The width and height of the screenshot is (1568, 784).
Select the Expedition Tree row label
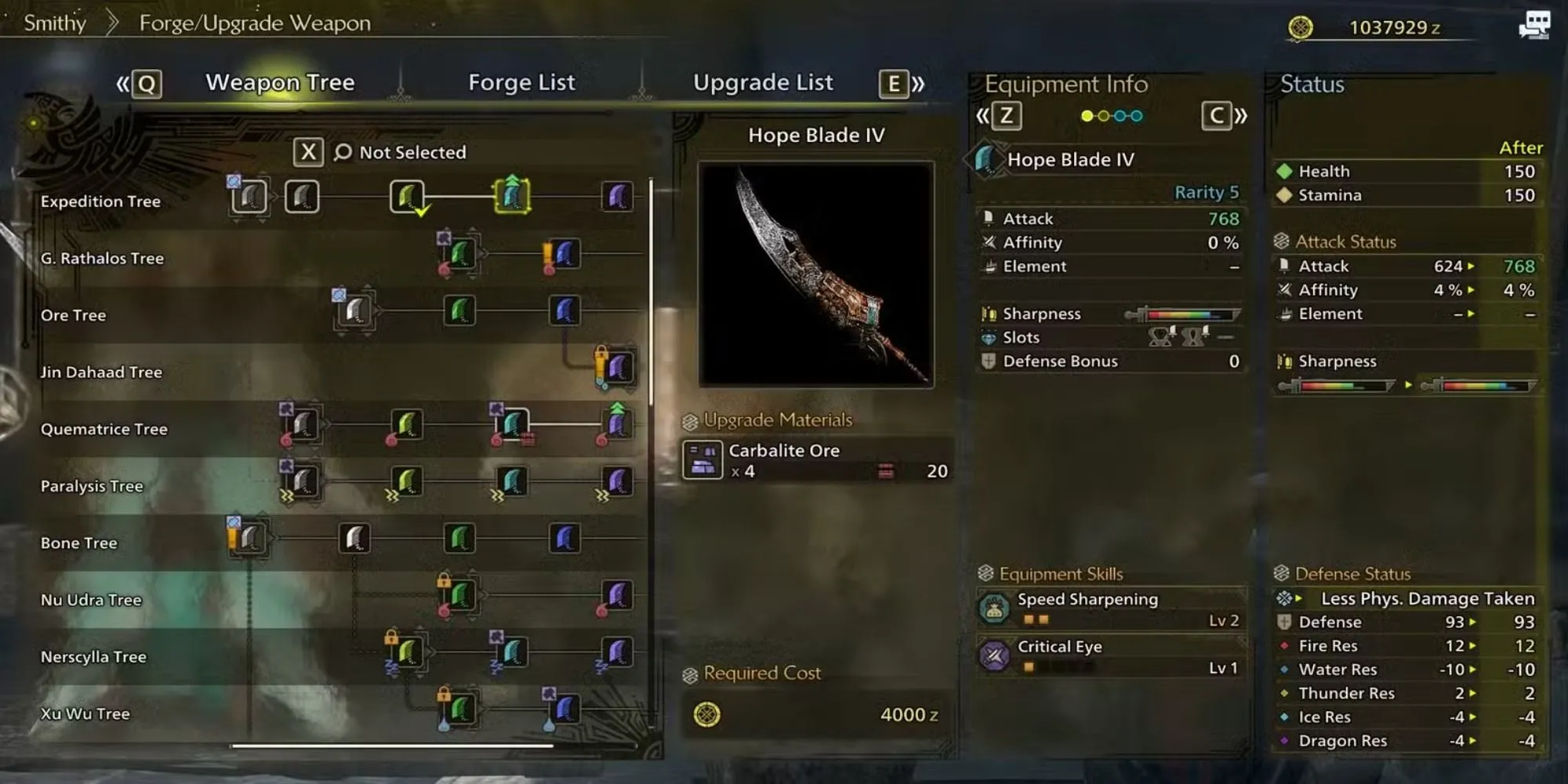point(100,201)
